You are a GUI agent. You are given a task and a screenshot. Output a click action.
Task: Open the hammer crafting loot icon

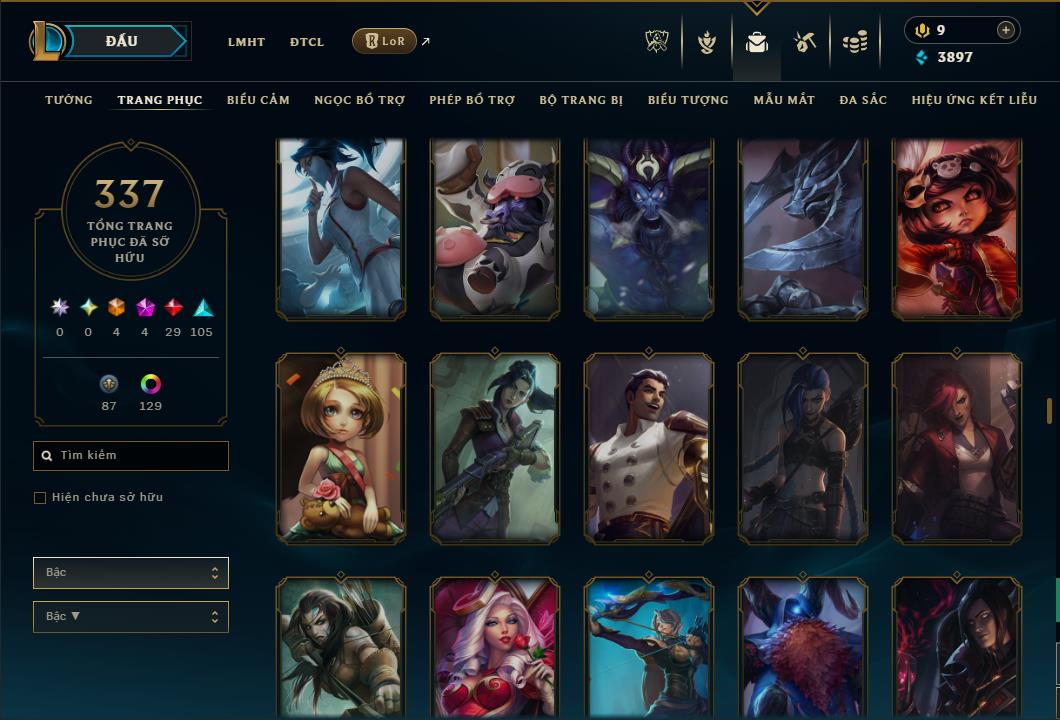pyautogui.click(x=805, y=42)
